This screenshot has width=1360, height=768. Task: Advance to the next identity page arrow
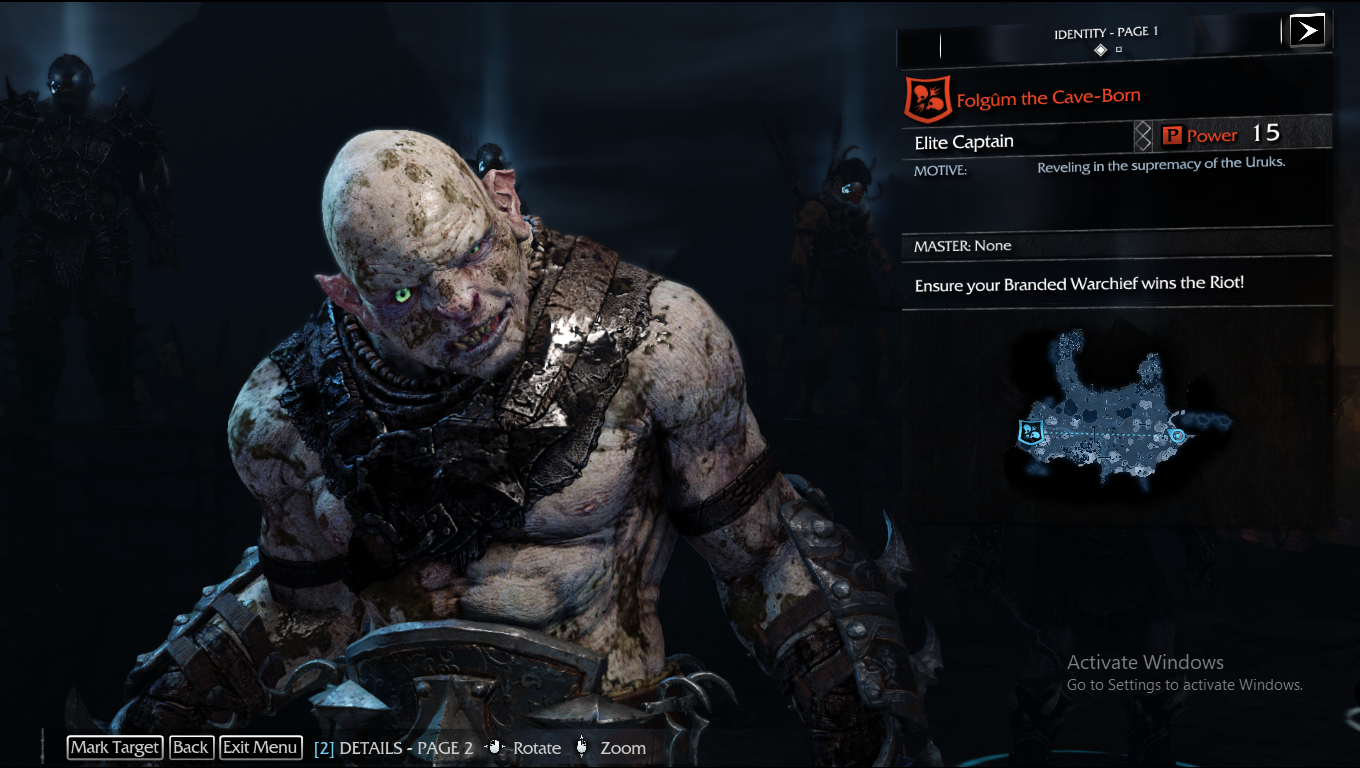(x=1306, y=30)
